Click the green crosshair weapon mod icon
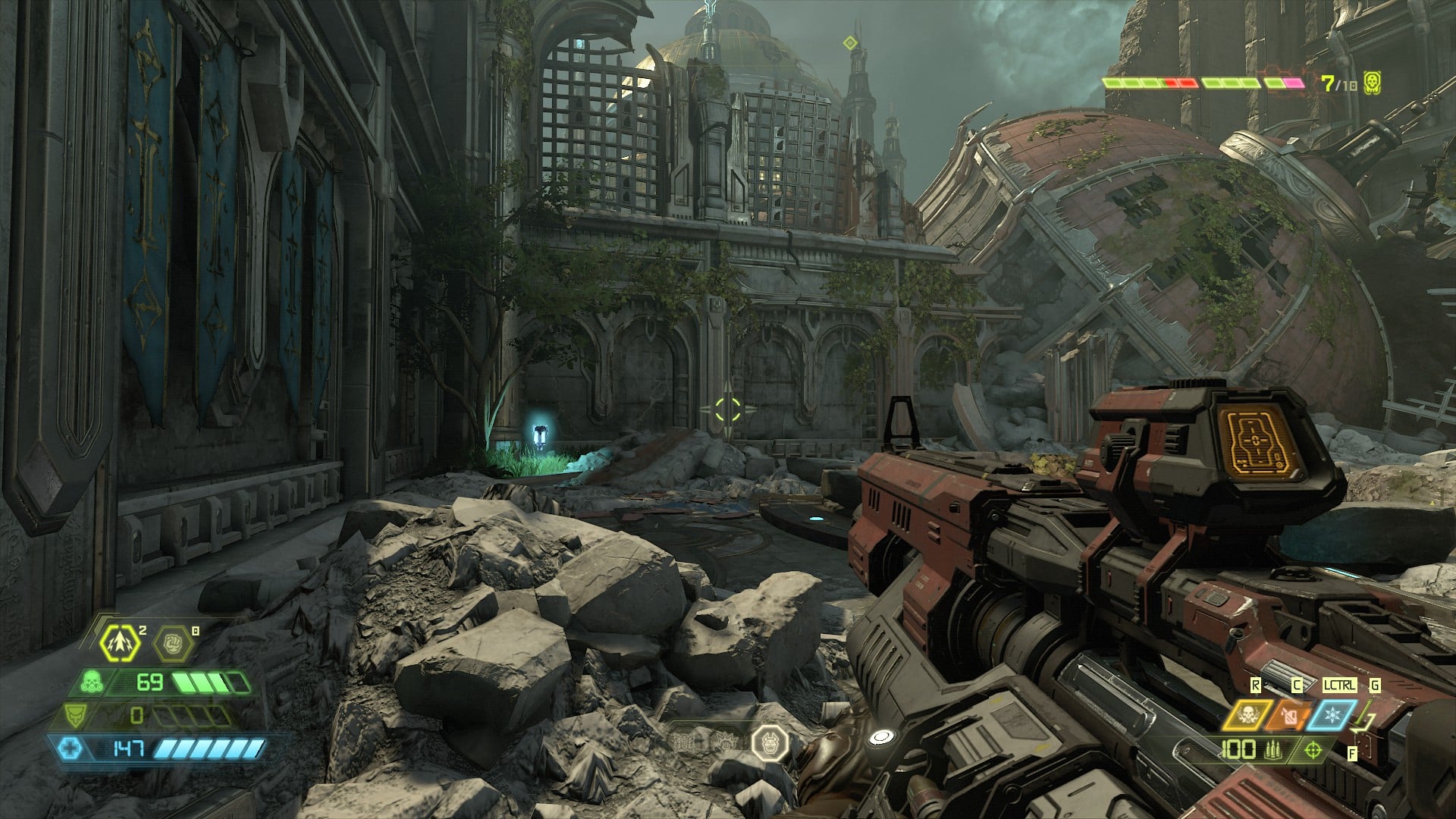1456x819 pixels. tap(1313, 751)
